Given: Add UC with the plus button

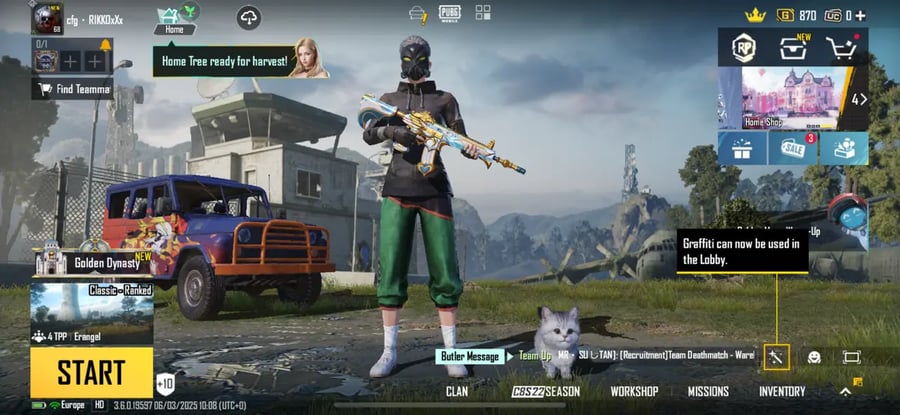Looking at the screenshot, I should coord(860,15).
